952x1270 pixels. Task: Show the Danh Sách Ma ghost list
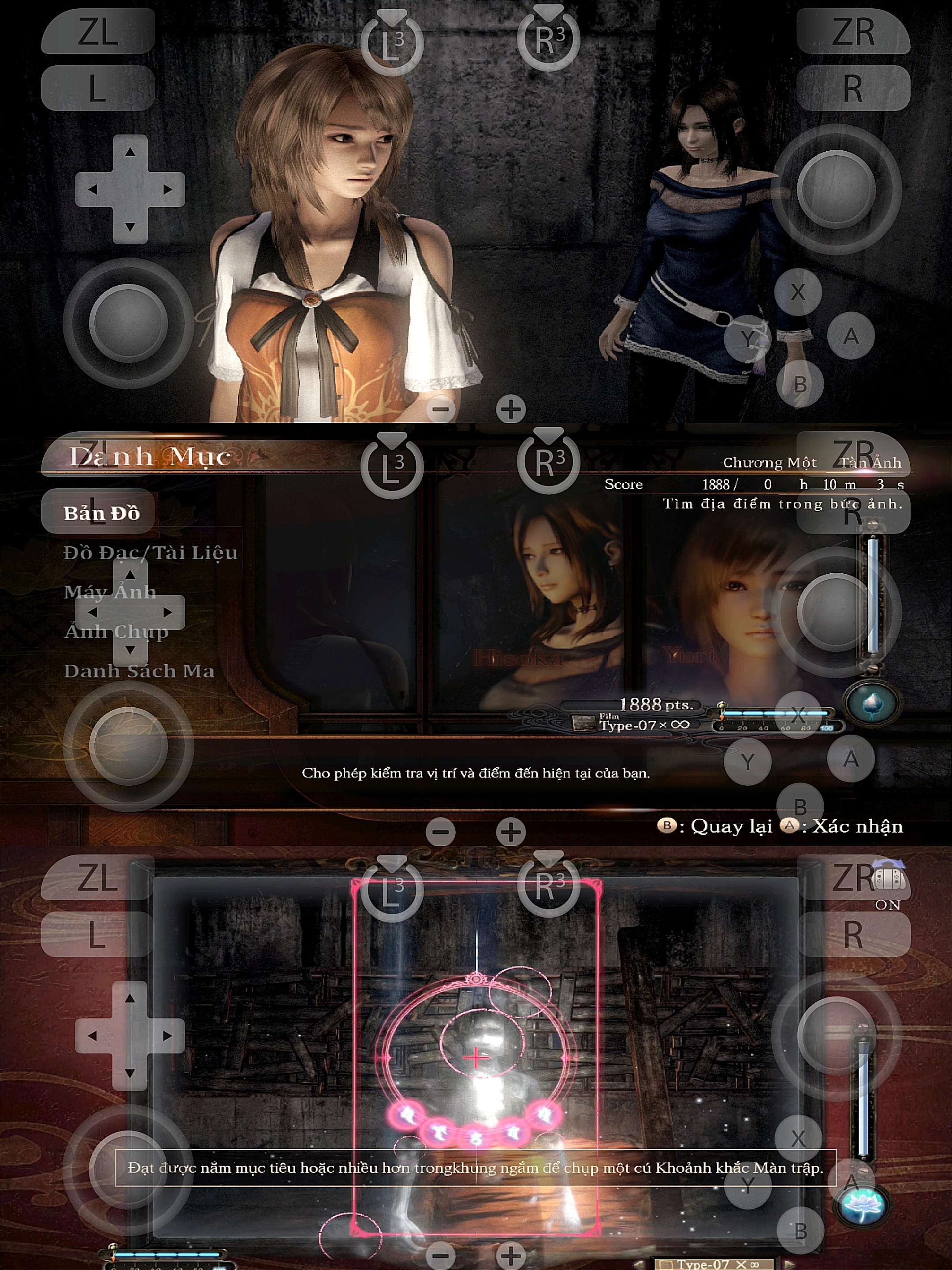click(x=139, y=671)
